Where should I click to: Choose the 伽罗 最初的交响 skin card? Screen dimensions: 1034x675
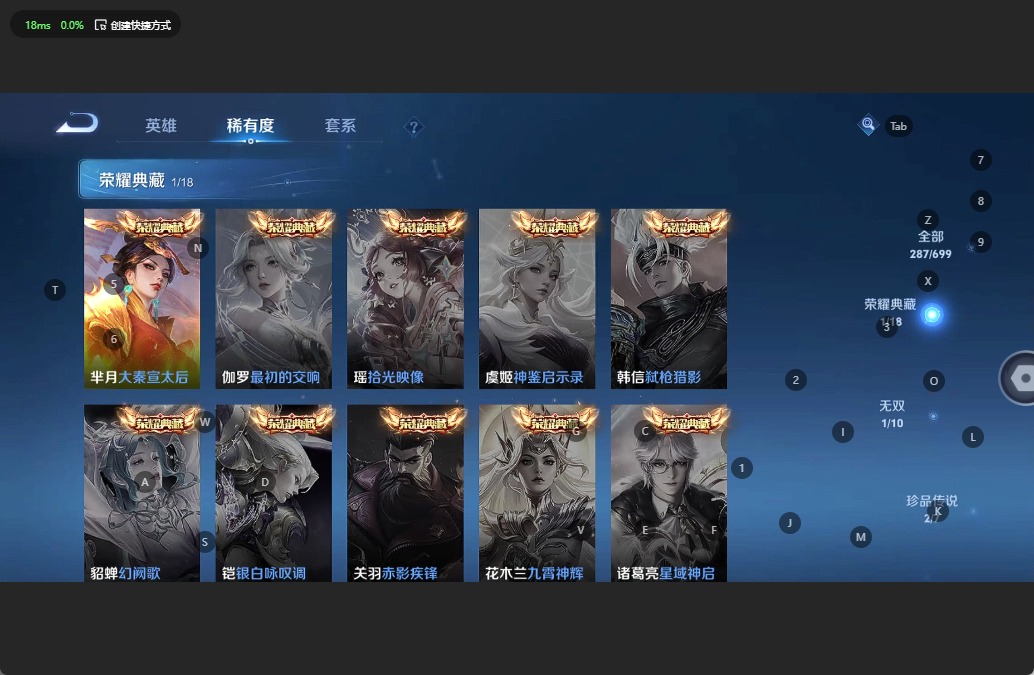point(273,299)
